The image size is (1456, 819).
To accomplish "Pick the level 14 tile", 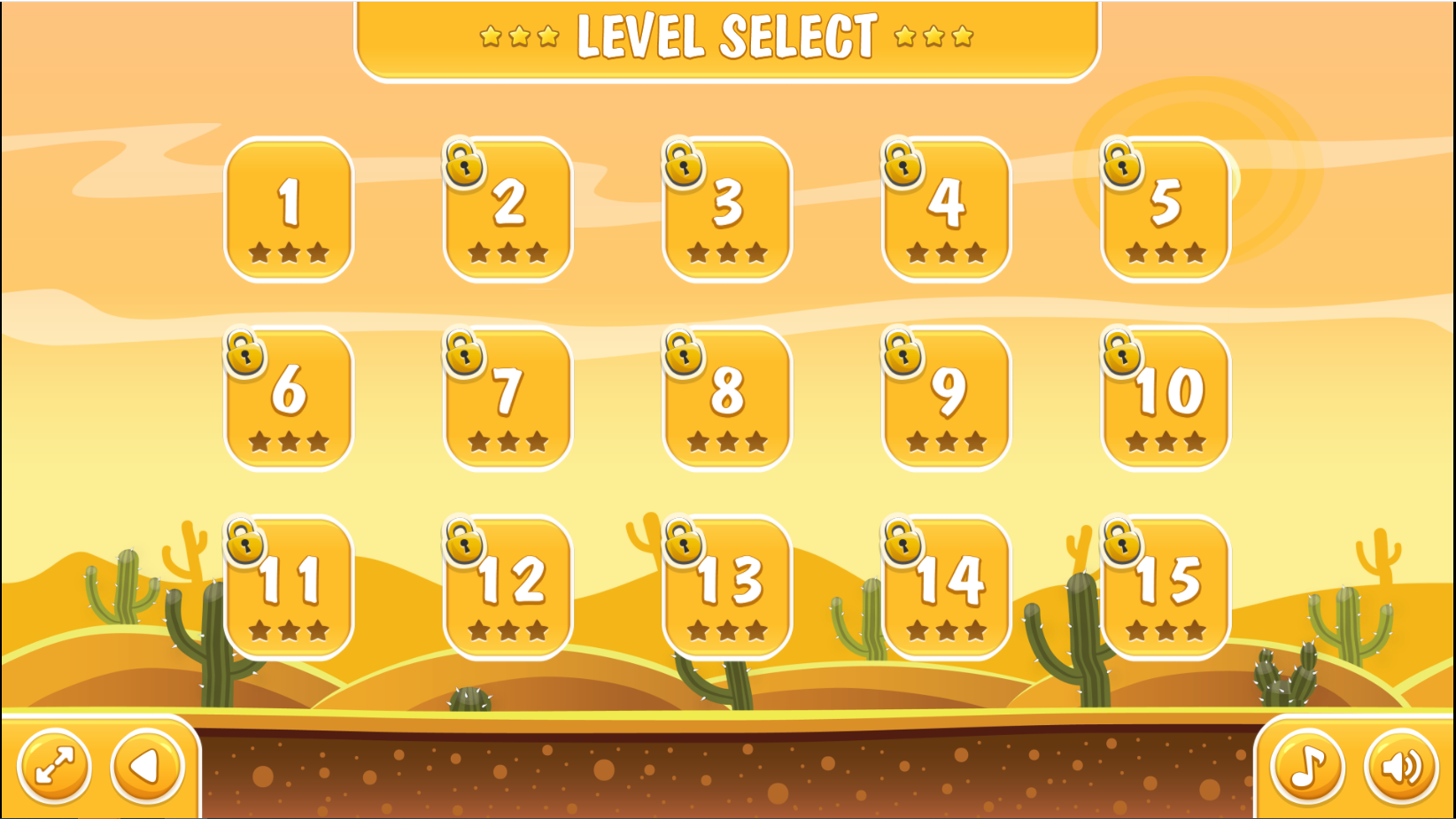I will [x=947, y=588].
